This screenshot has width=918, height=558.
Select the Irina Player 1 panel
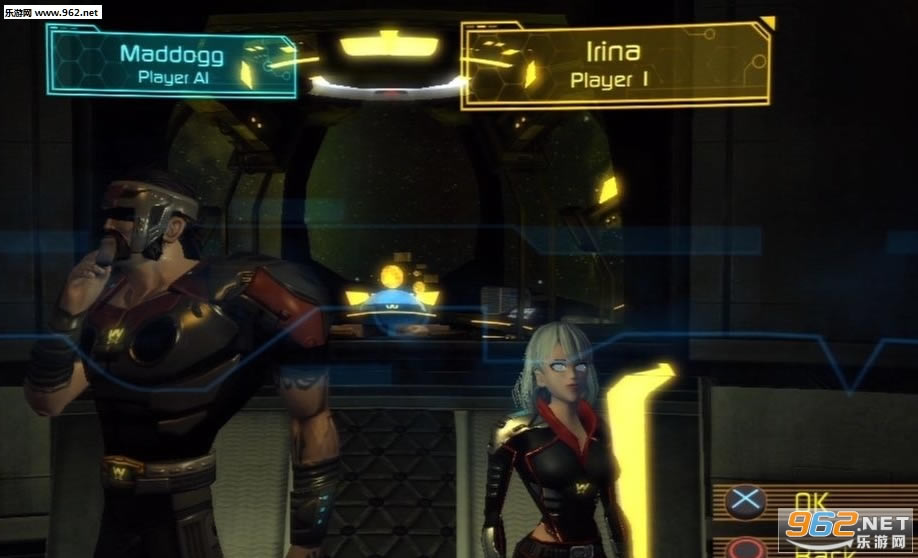tap(614, 65)
